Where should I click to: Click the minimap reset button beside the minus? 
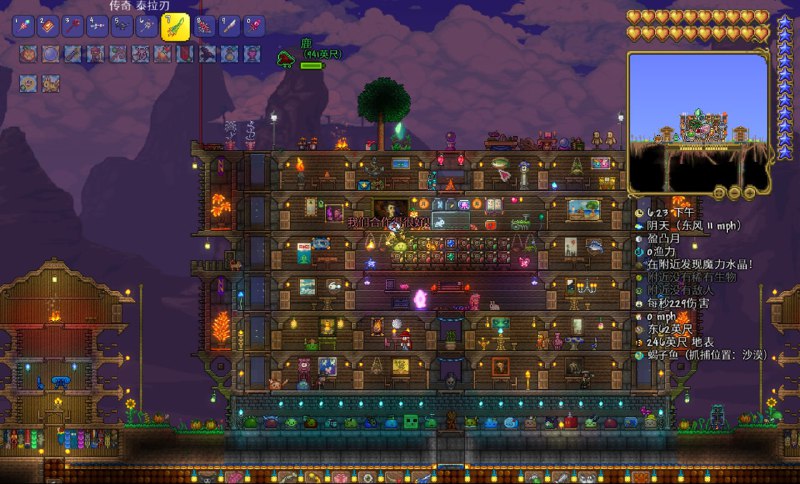tap(719, 193)
